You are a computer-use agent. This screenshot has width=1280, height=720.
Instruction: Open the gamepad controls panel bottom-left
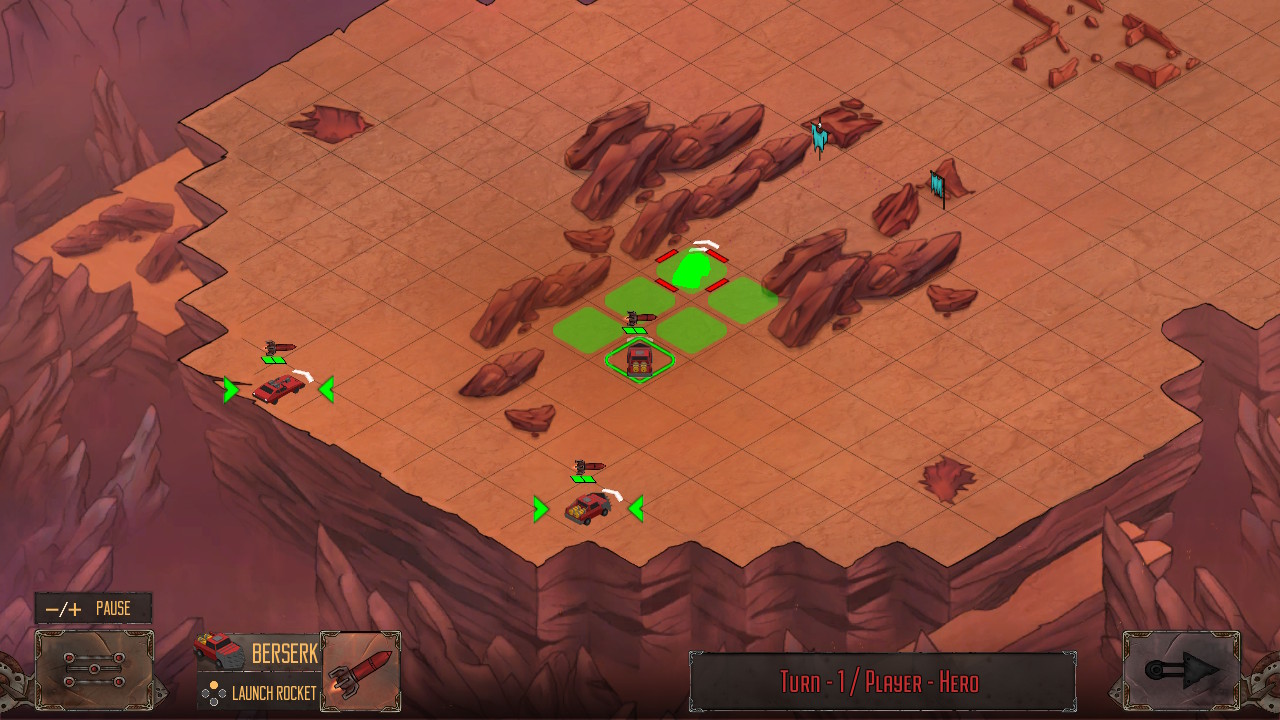pyautogui.click(x=92, y=670)
